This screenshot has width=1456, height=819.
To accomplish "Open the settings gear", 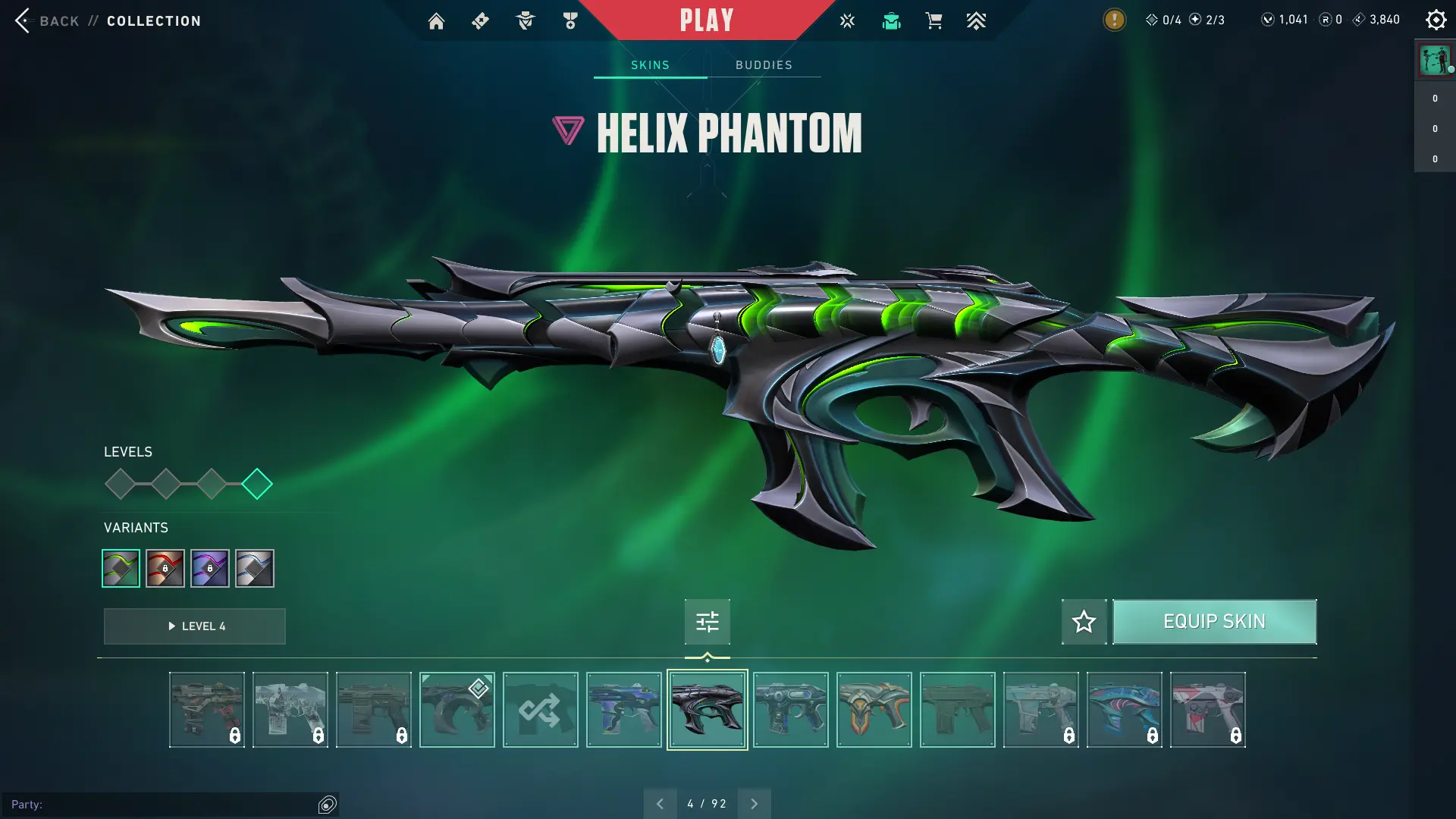I will [1436, 20].
